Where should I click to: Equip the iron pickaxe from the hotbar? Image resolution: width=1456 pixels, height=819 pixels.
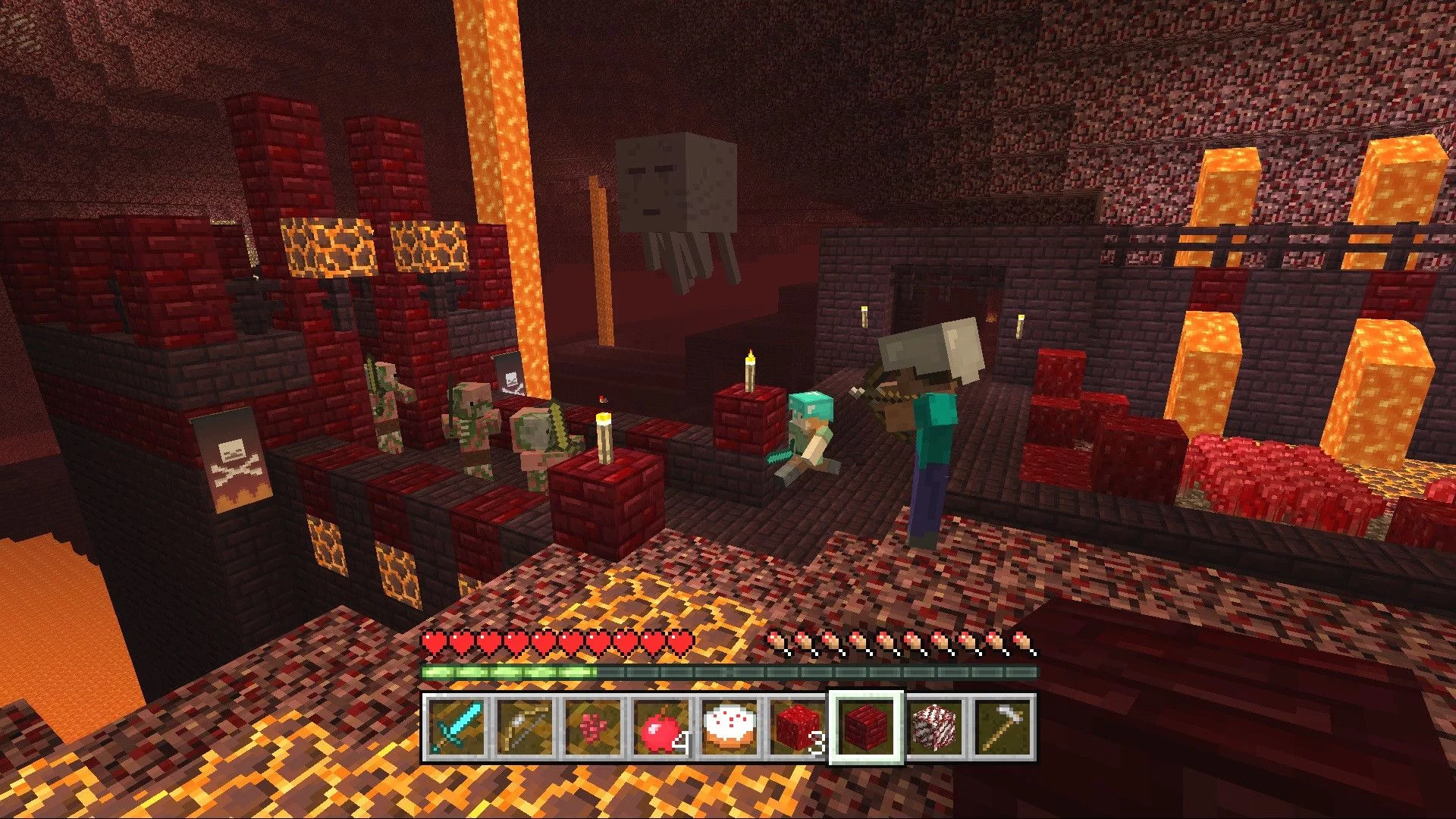[x=1003, y=726]
